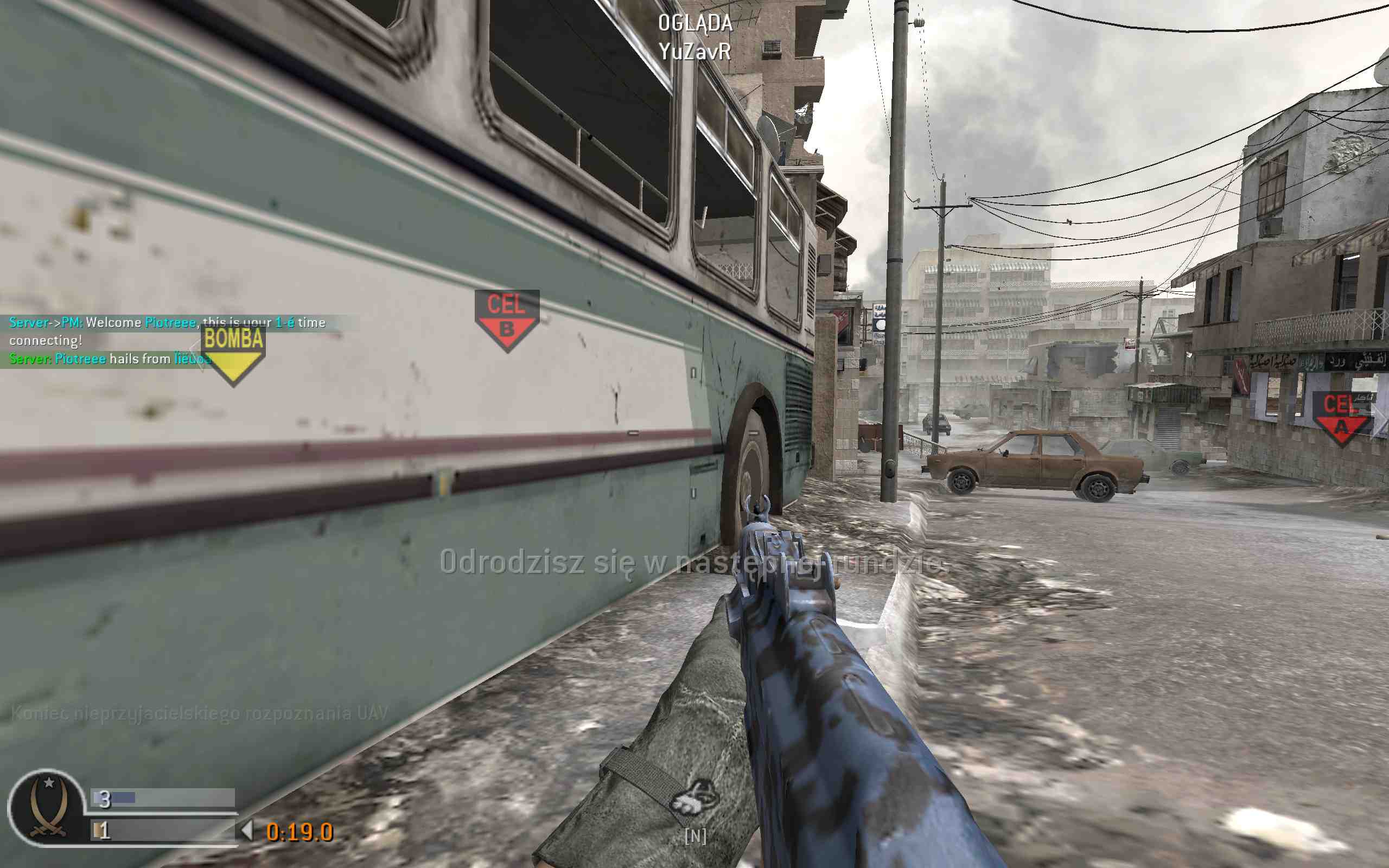Toggle the UAV recon status message

198,712
